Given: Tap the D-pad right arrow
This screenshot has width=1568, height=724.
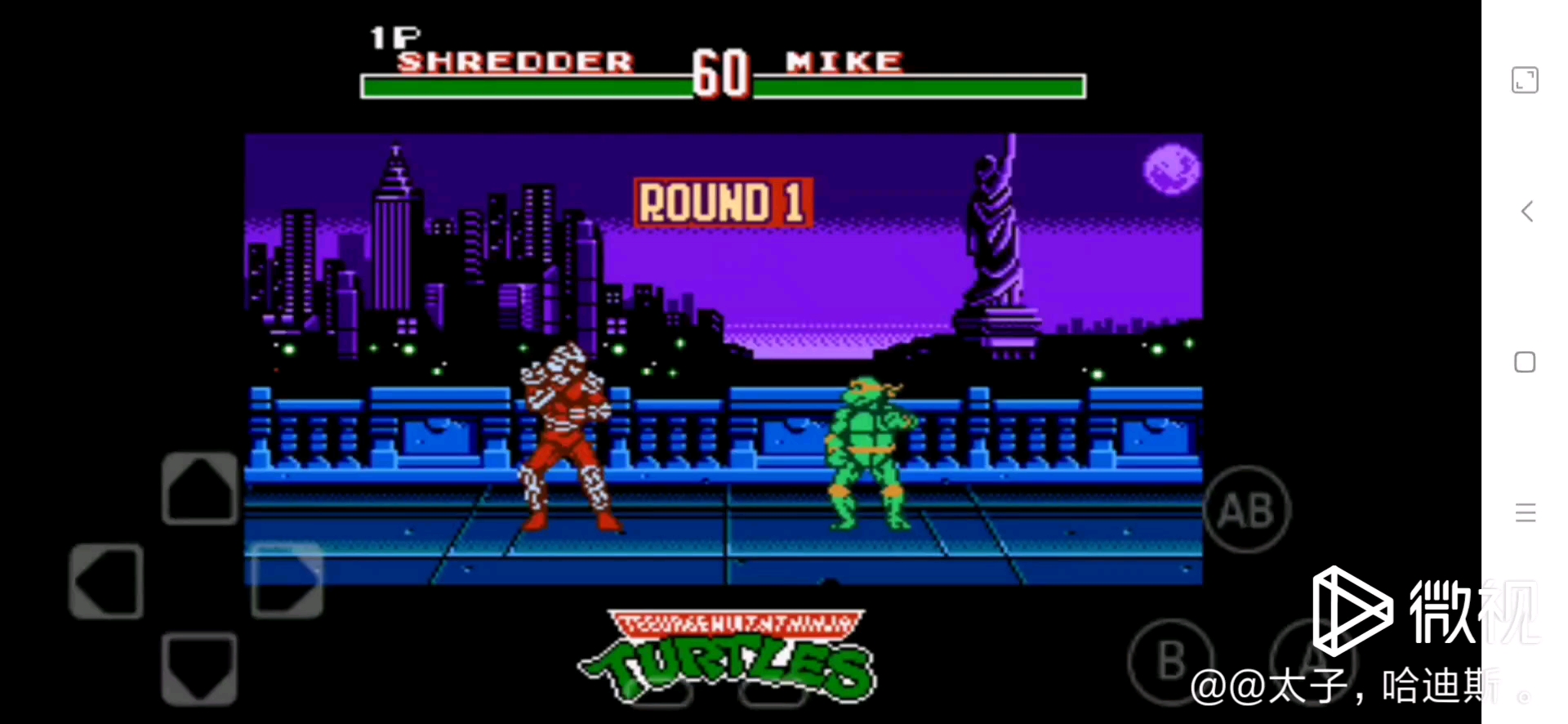Looking at the screenshot, I should (x=287, y=580).
